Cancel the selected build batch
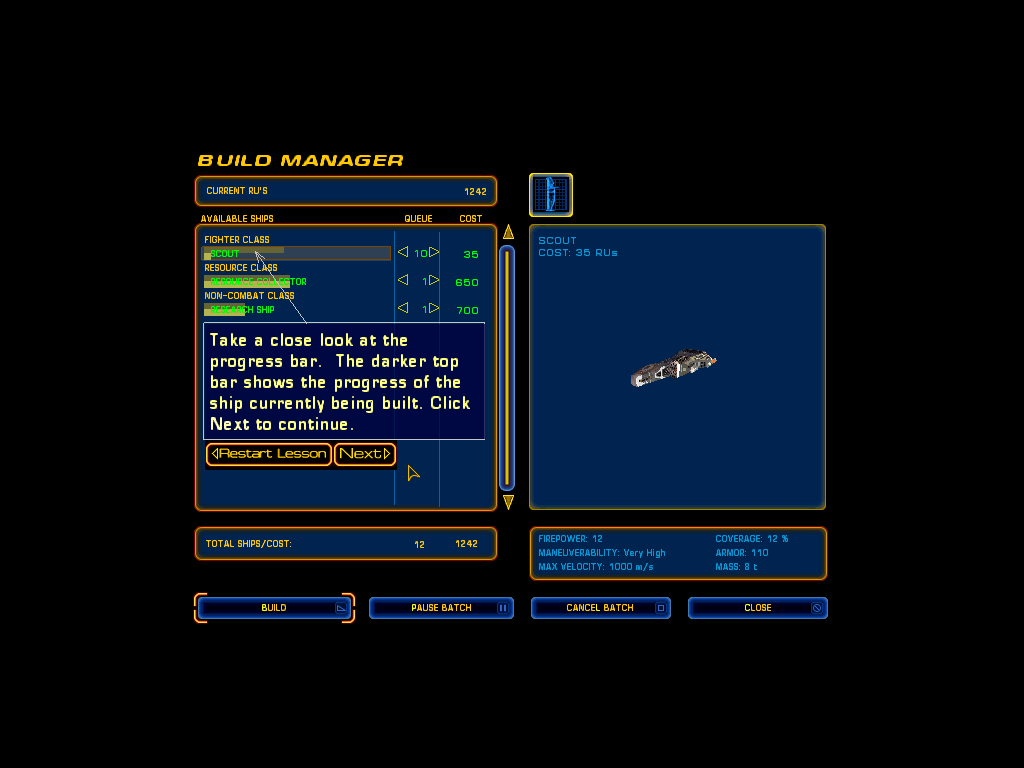The image size is (1024, 768). [x=600, y=608]
